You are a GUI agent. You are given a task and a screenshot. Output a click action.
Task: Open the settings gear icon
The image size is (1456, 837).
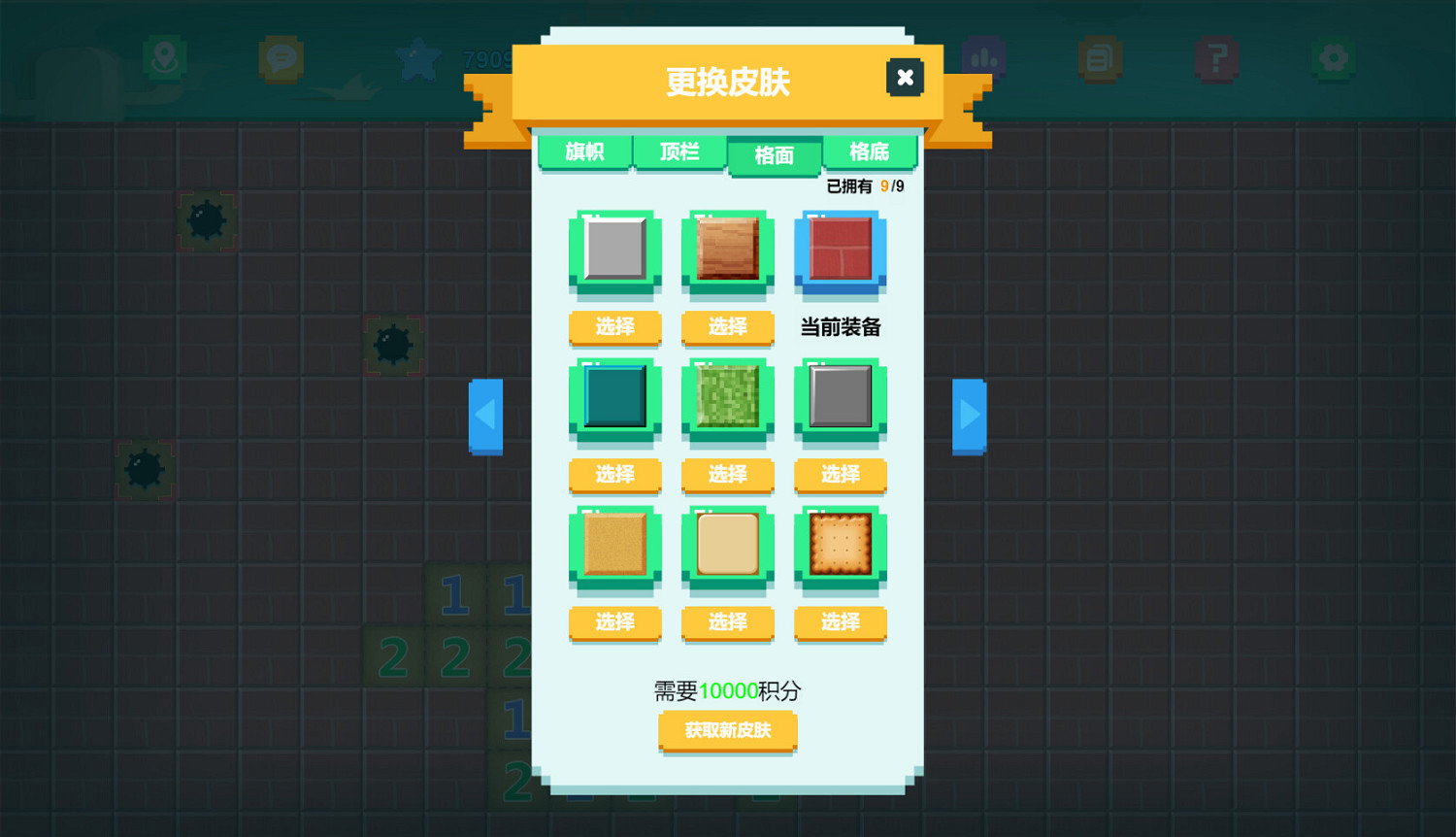[1333, 58]
